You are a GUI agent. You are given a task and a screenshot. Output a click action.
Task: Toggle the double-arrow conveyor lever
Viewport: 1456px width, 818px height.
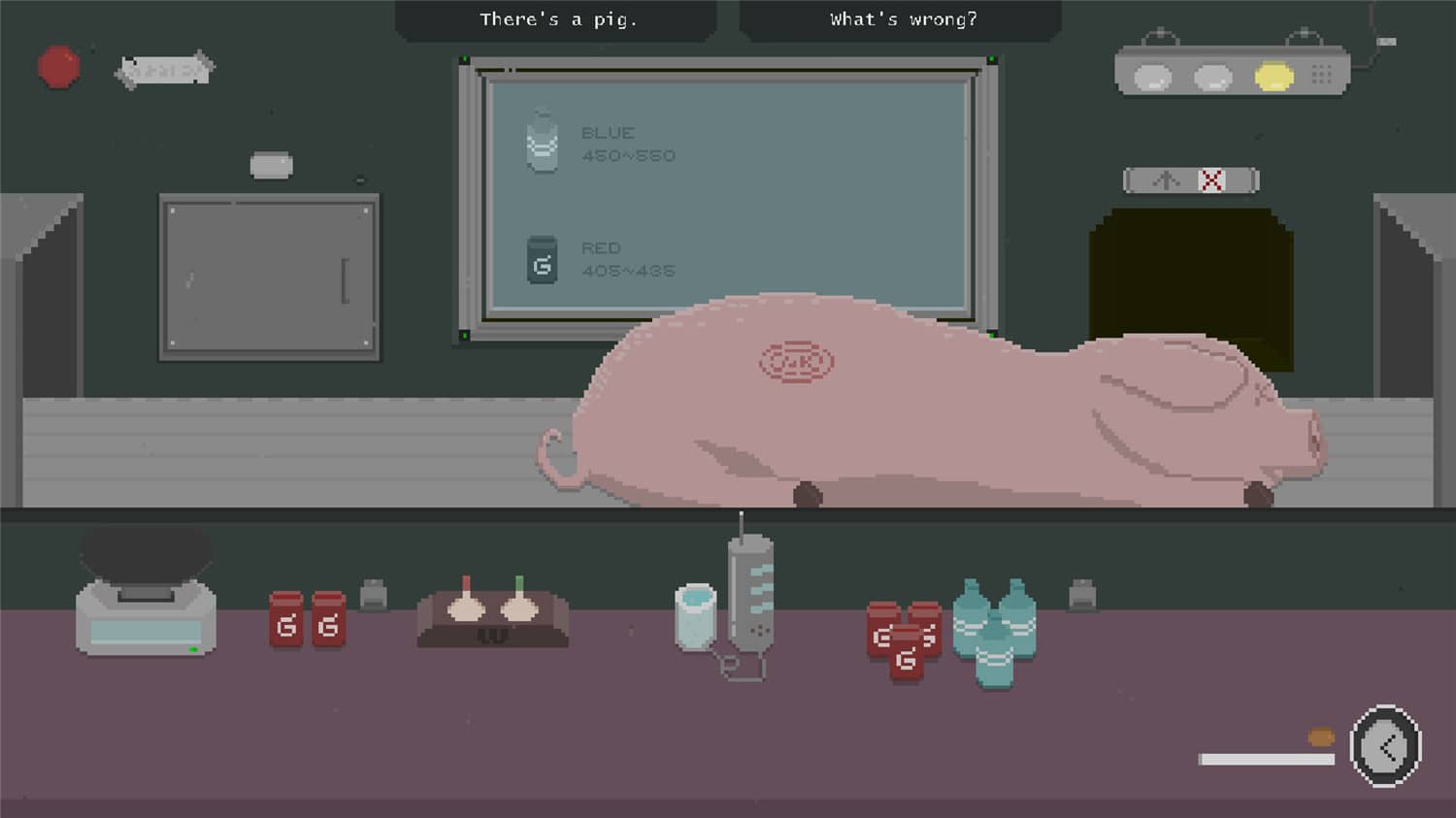pos(165,70)
